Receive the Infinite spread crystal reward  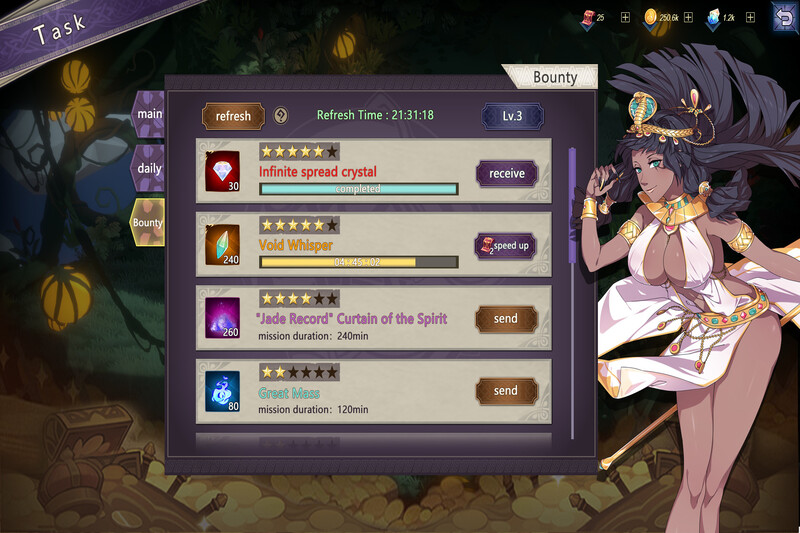(506, 173)
